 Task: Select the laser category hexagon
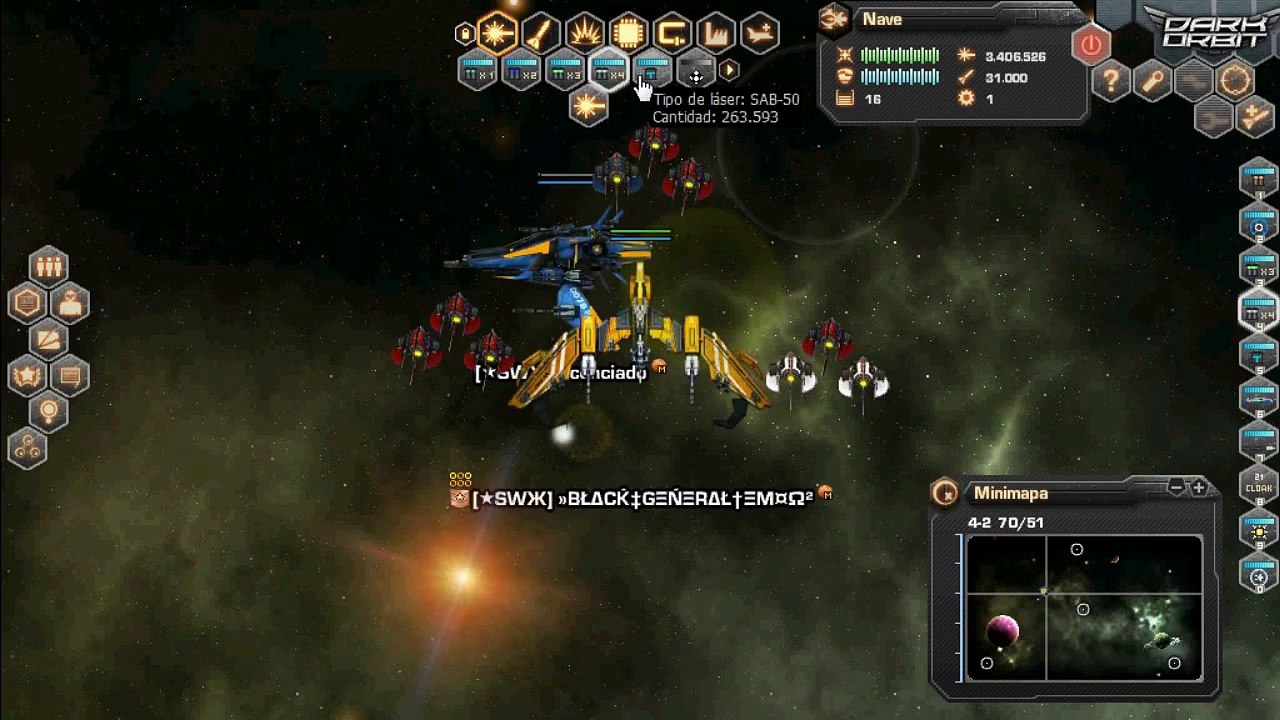click(497, 34)
